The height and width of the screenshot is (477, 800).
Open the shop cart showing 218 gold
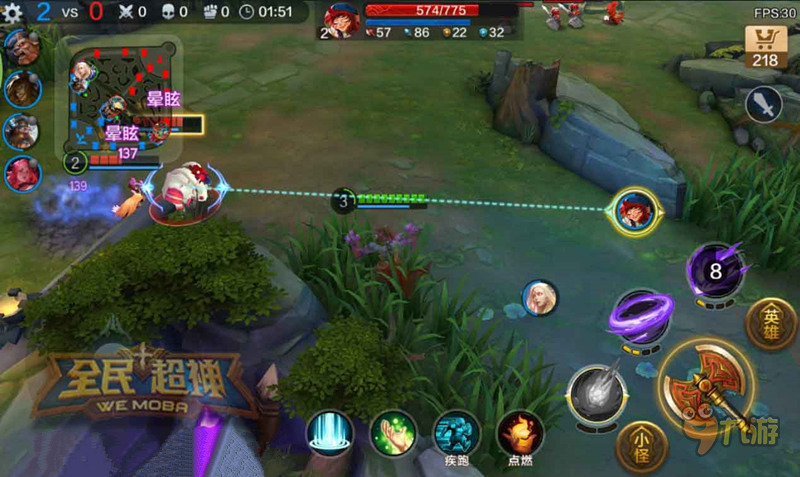764,46
